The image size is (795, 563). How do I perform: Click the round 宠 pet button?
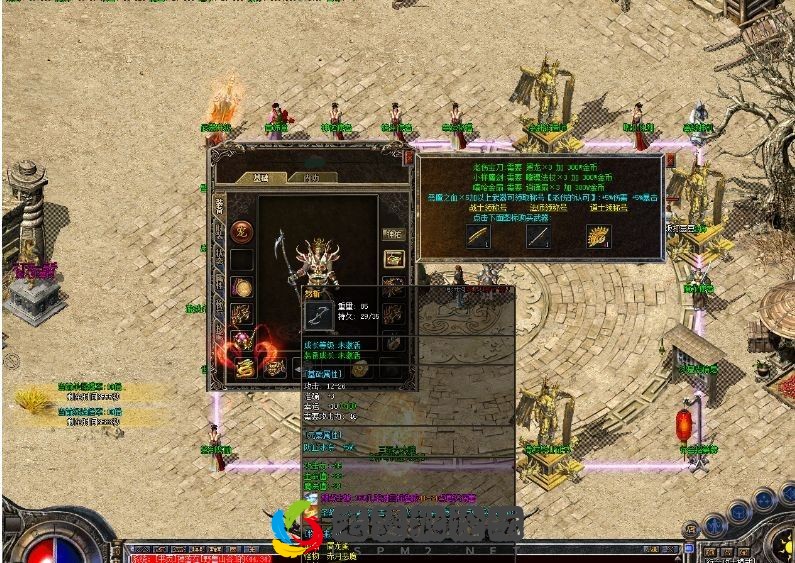click(241, 233)
